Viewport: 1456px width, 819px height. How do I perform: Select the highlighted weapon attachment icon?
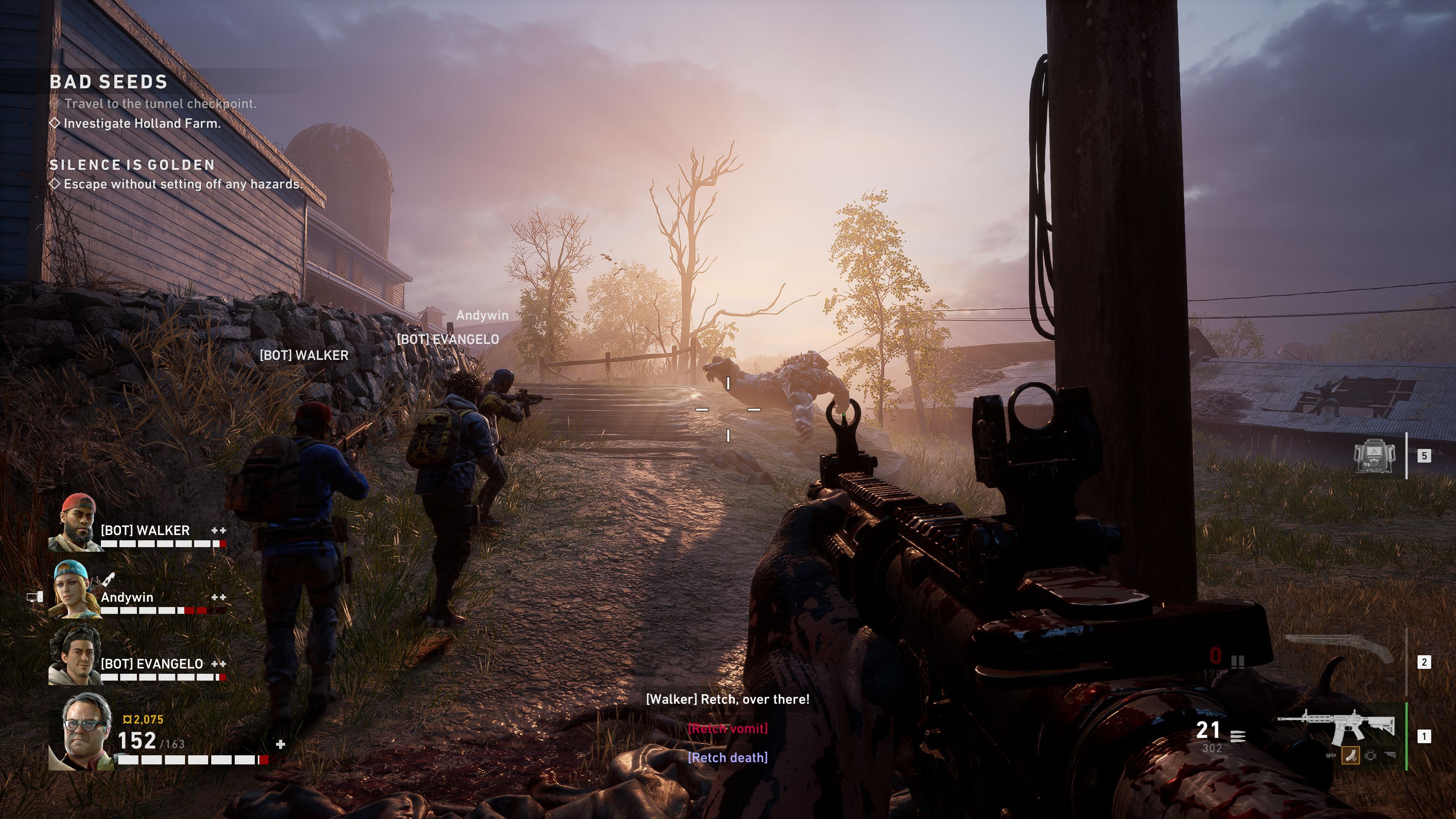pyautogui.click(x=1350, y=755)
